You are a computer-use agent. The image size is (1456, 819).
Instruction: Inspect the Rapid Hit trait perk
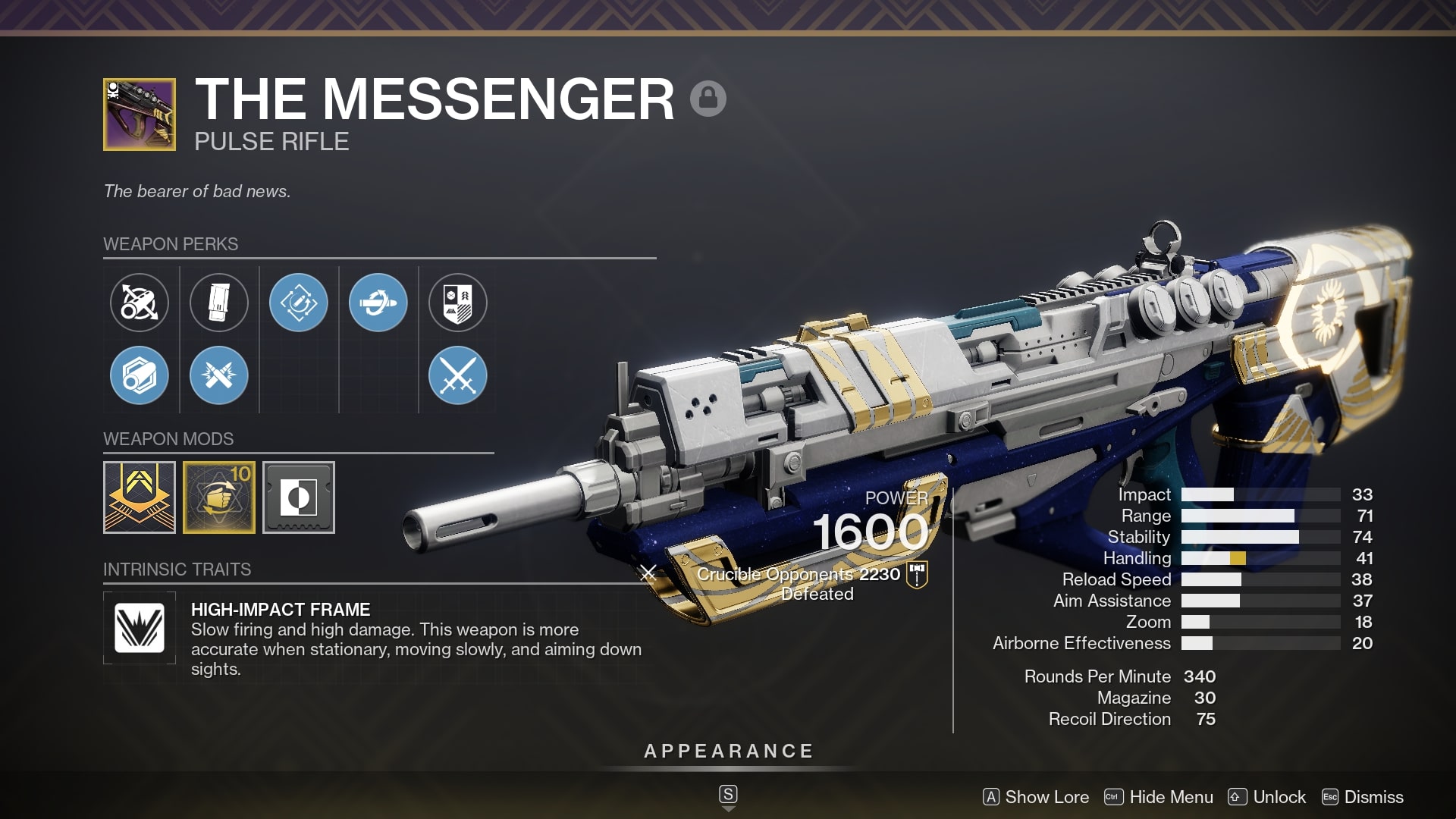(x=299, y=302)
